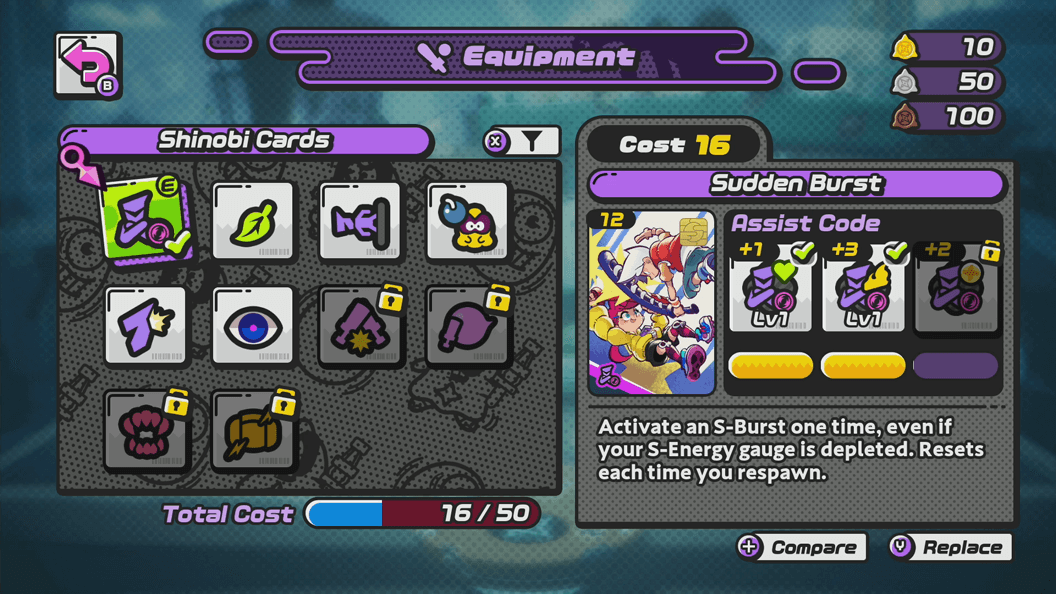1056x594 pixels.
Task: Replace the Sudden Burst card
Action: click(950, 547)
